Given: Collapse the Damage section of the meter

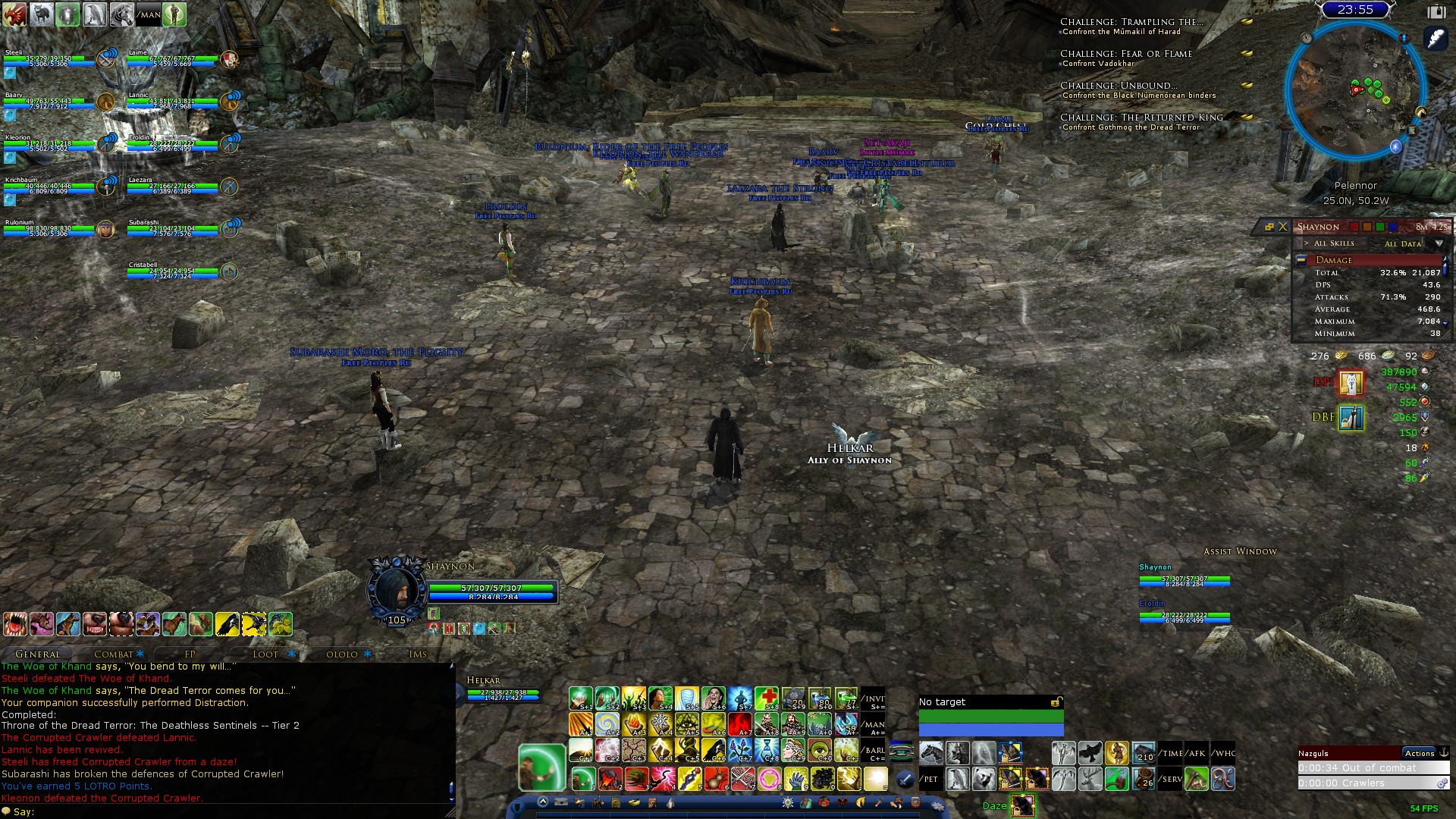Looking at the screenshot, I should pyautogui.click(x=1301, y=260).
